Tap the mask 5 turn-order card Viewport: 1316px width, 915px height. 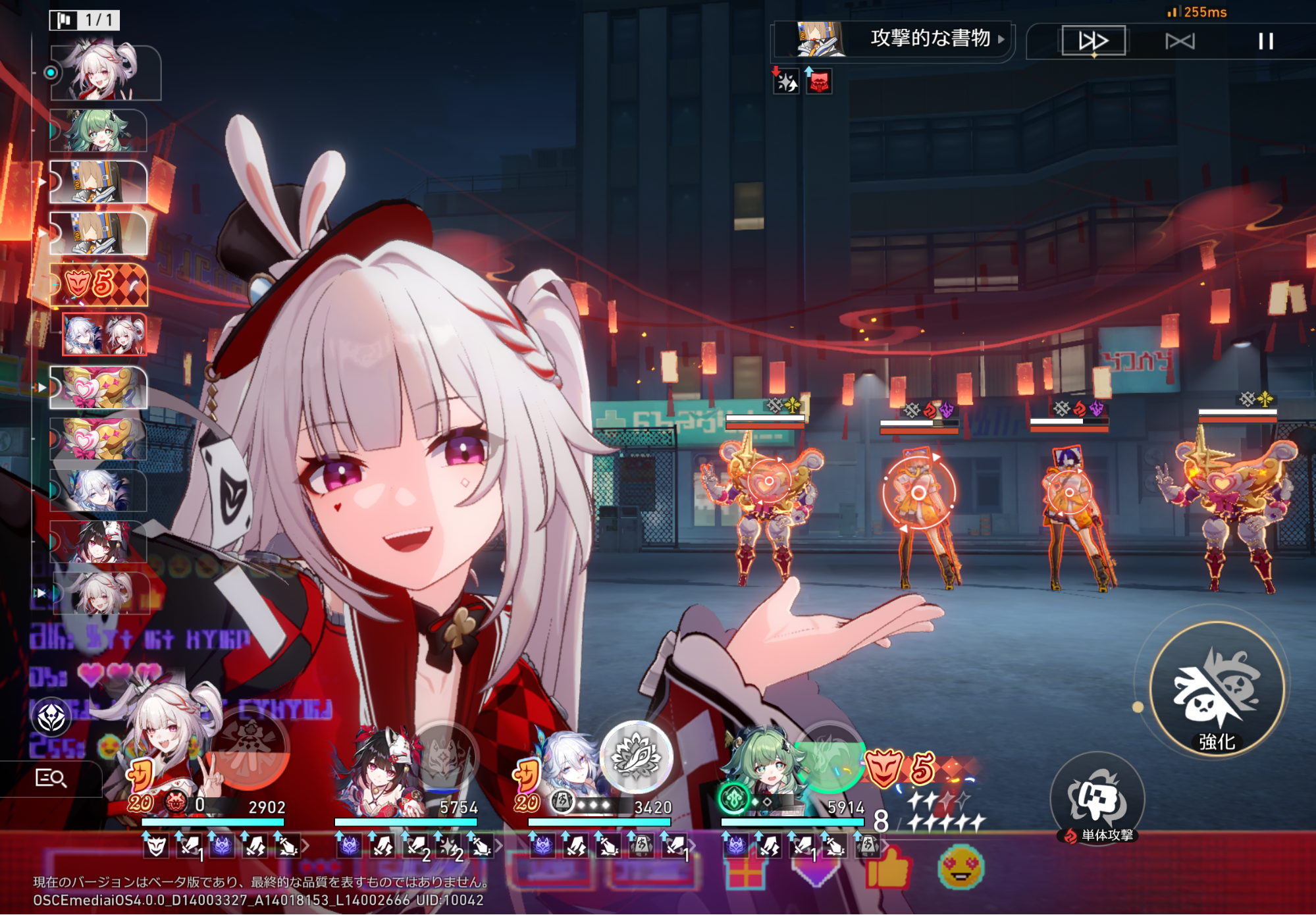pos(99,284)
